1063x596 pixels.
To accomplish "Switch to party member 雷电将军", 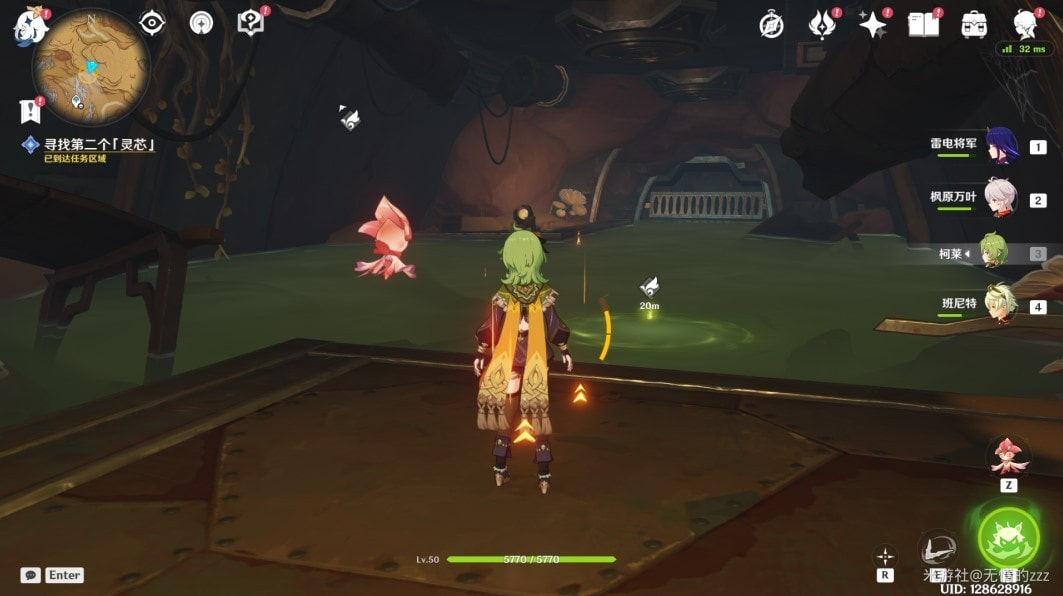I will (1000, 146).
